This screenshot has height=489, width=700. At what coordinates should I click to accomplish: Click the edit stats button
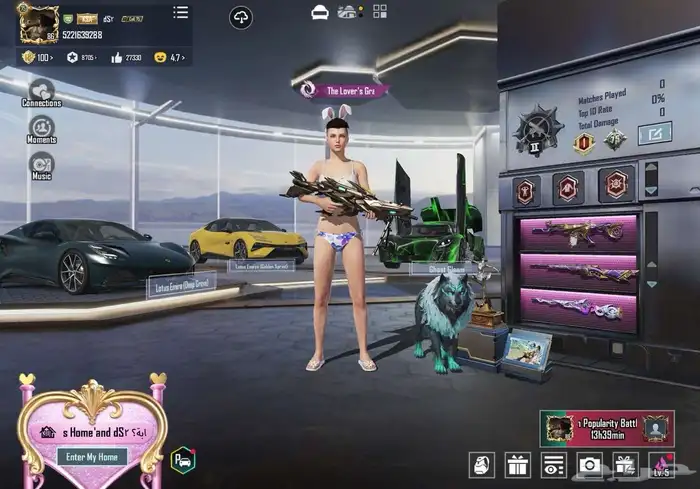click(x=654, y=132)
